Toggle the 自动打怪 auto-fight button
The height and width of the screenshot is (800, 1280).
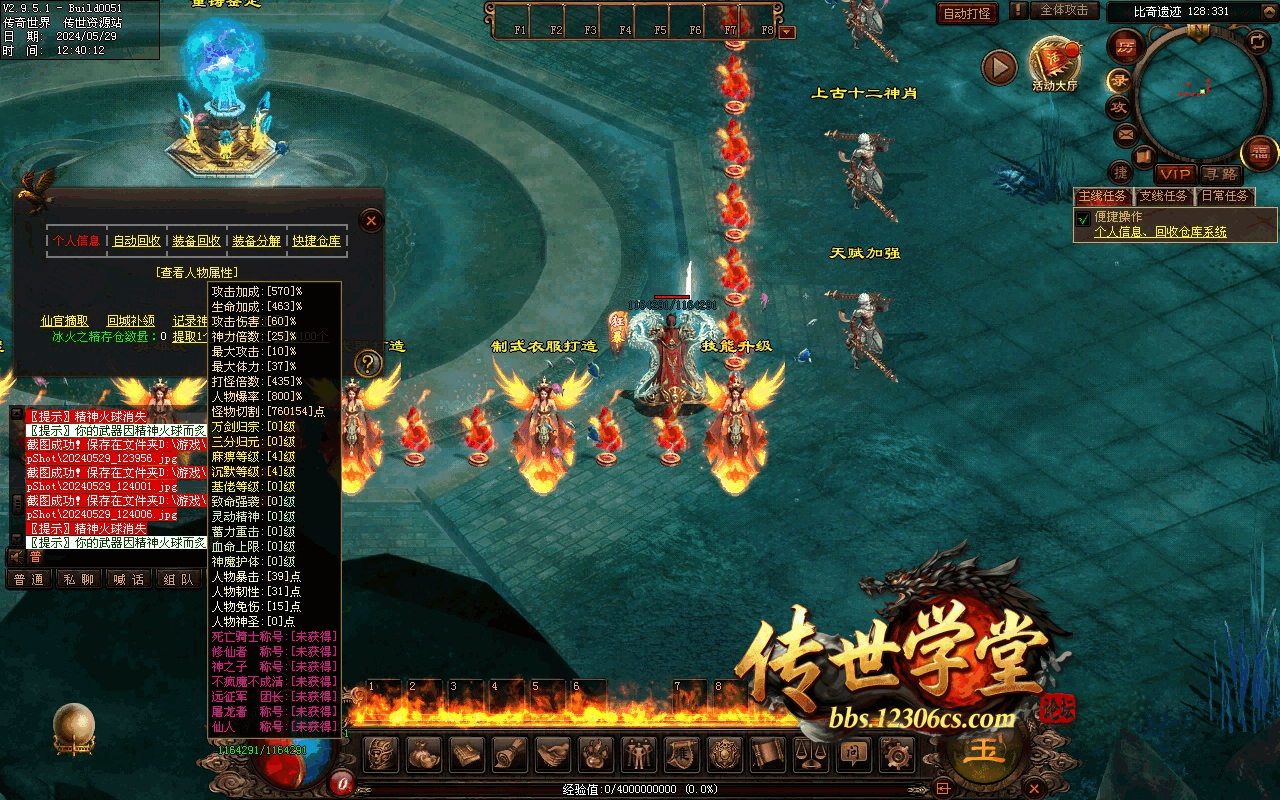[967, 13]
